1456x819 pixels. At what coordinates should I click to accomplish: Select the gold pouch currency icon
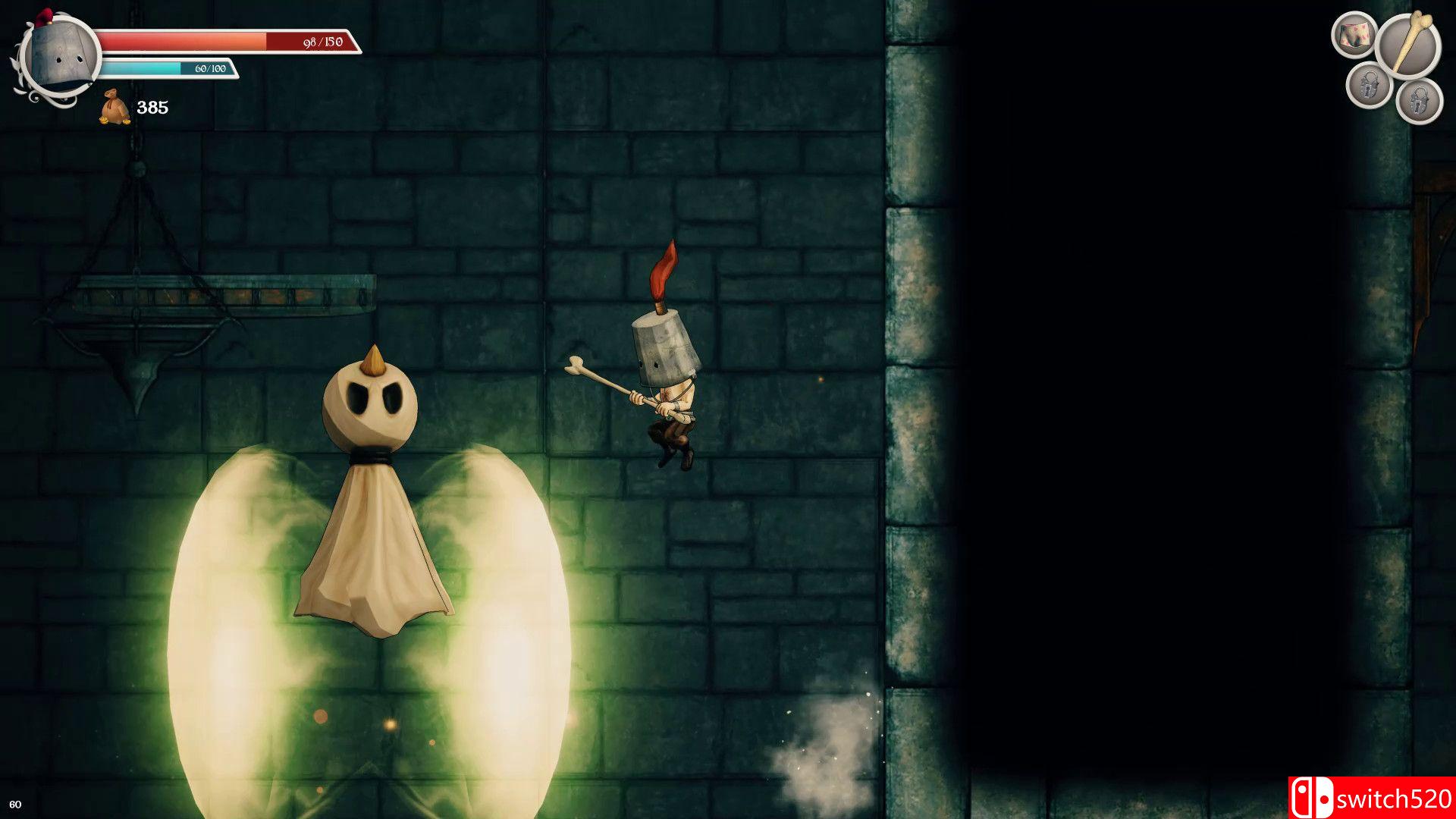click(x=114, y=108)
